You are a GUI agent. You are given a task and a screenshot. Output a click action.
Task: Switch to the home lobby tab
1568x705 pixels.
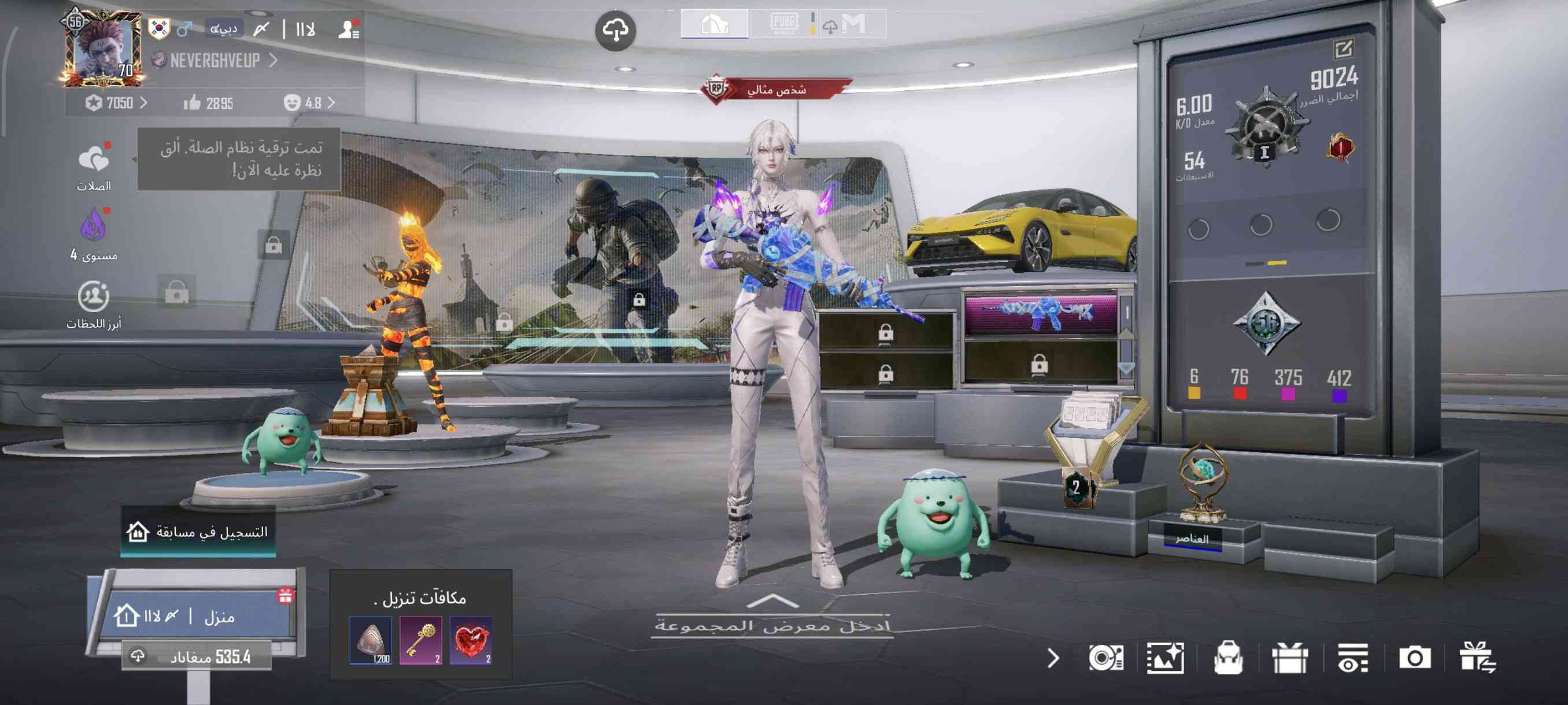714,24
